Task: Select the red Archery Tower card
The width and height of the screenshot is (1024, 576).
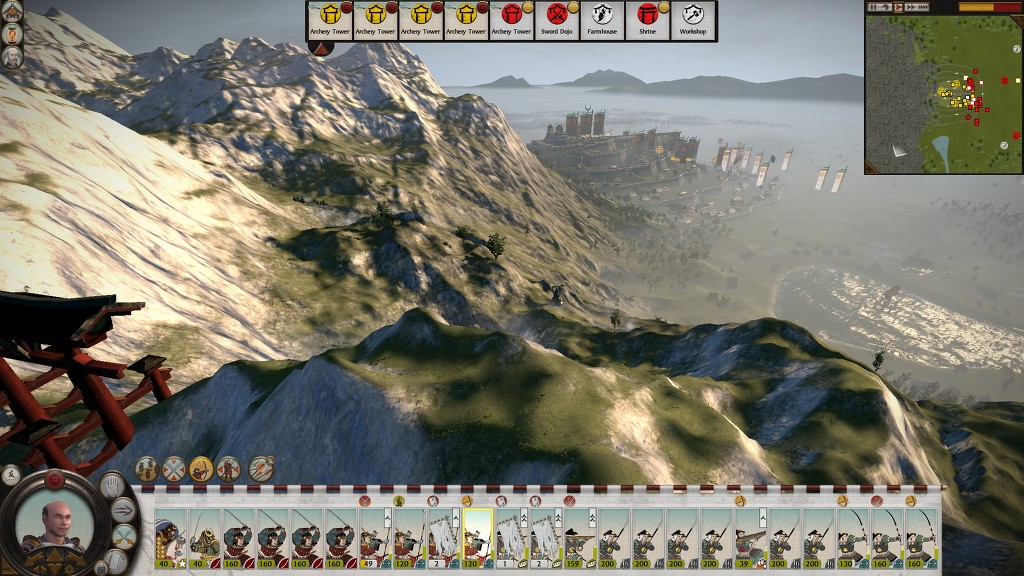Action: coord(512,20)
